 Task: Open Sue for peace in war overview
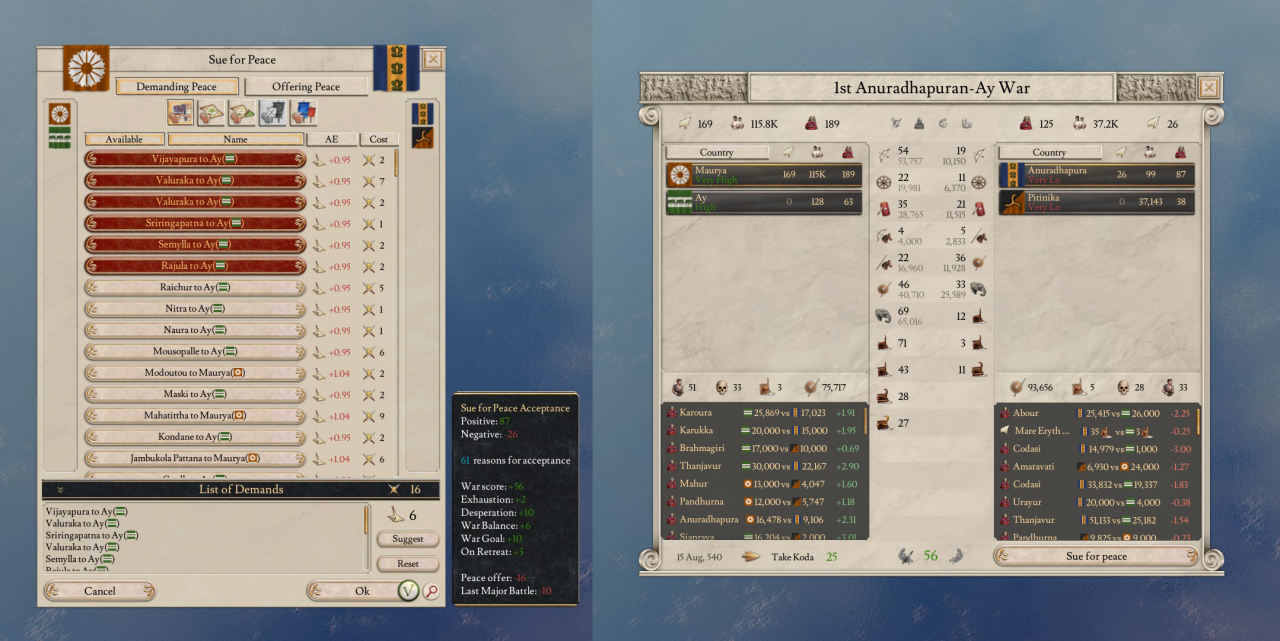[x=1096, y=556]
